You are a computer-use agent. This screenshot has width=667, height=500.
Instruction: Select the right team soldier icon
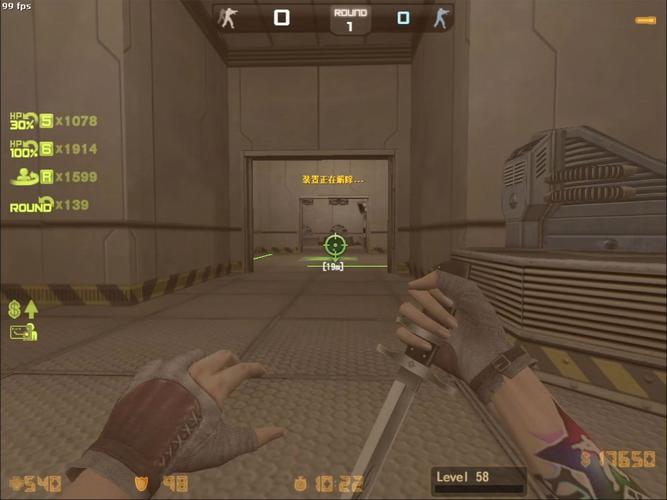pos(439,18)
